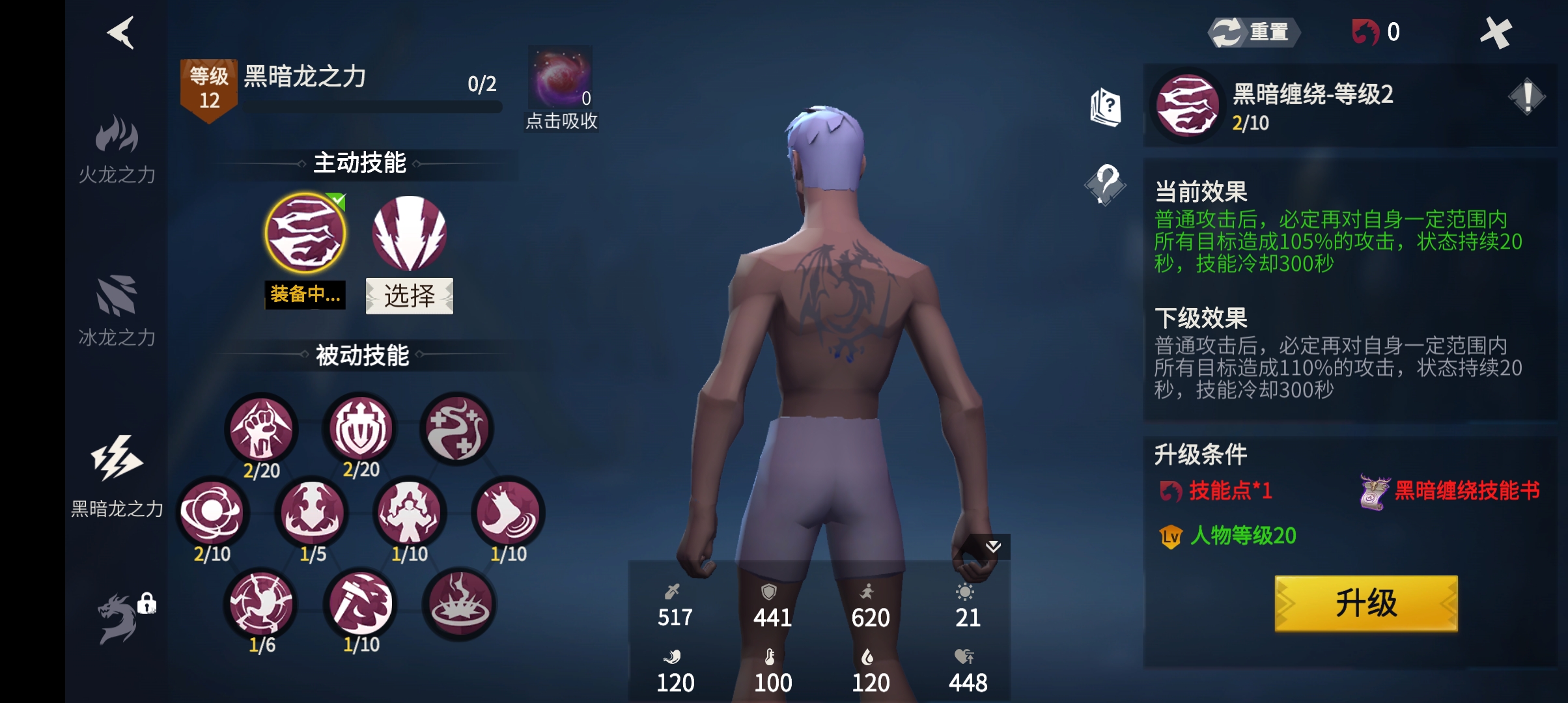Choose the hammer passive skill icon

pos(361,604)
